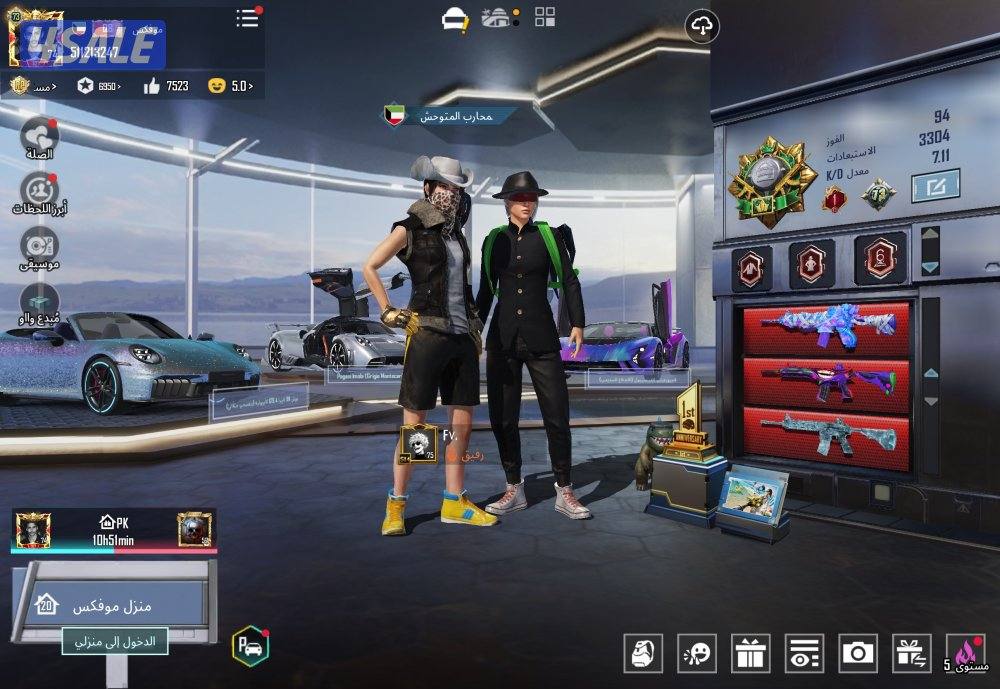The width and height of the screenshot is (1000, 689).
Task: Click the vehicle parking P icon
Action: point(250,646)
